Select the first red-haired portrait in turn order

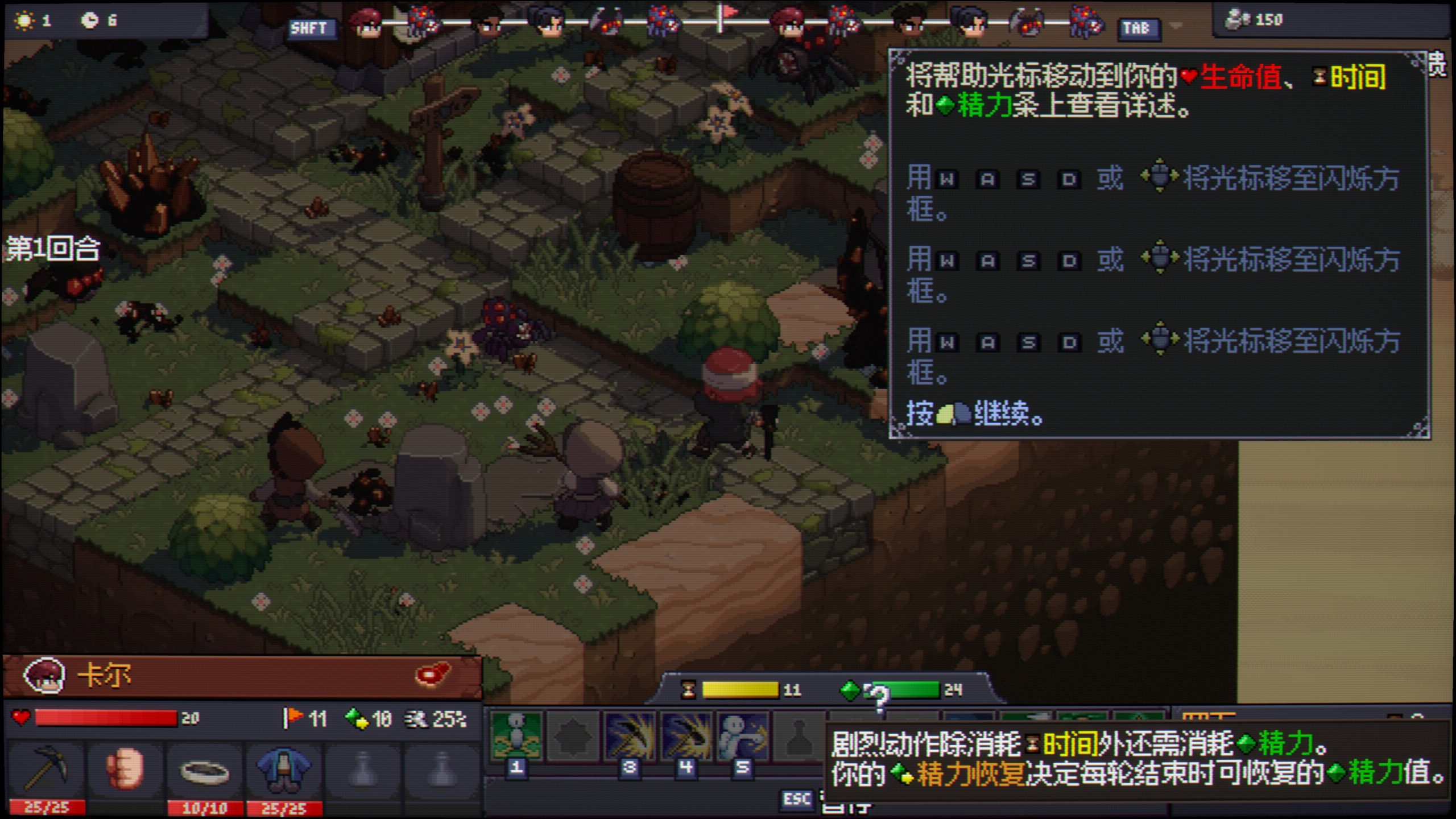point(365,24)
